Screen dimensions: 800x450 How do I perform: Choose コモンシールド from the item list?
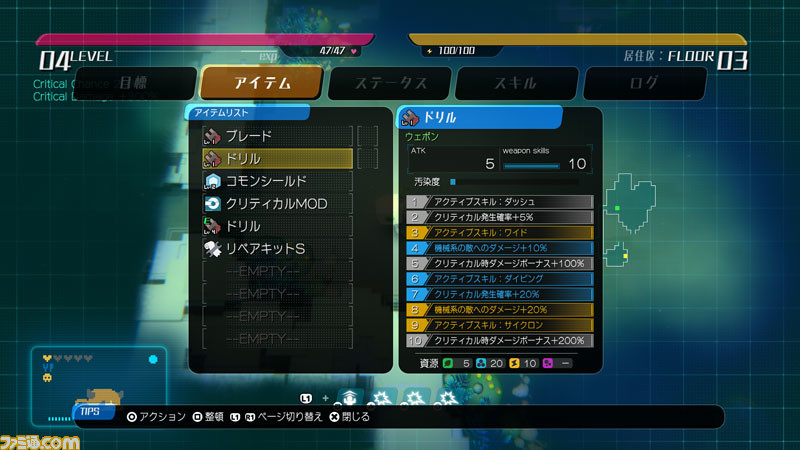278,181
